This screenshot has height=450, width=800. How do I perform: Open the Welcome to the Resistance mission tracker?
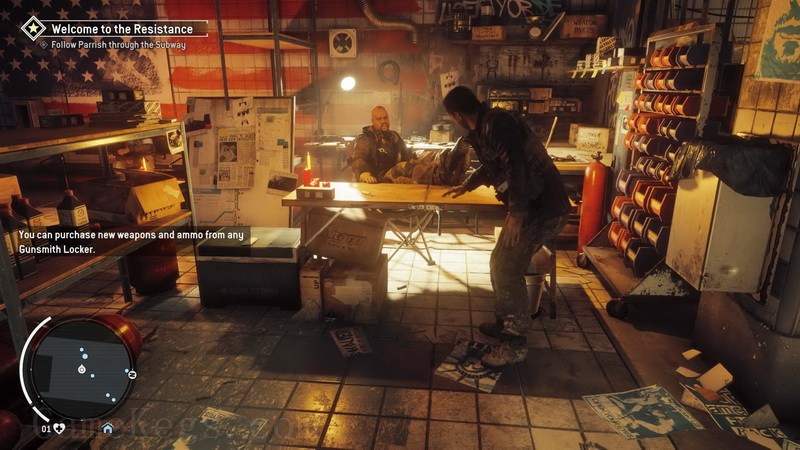point(120,28)
